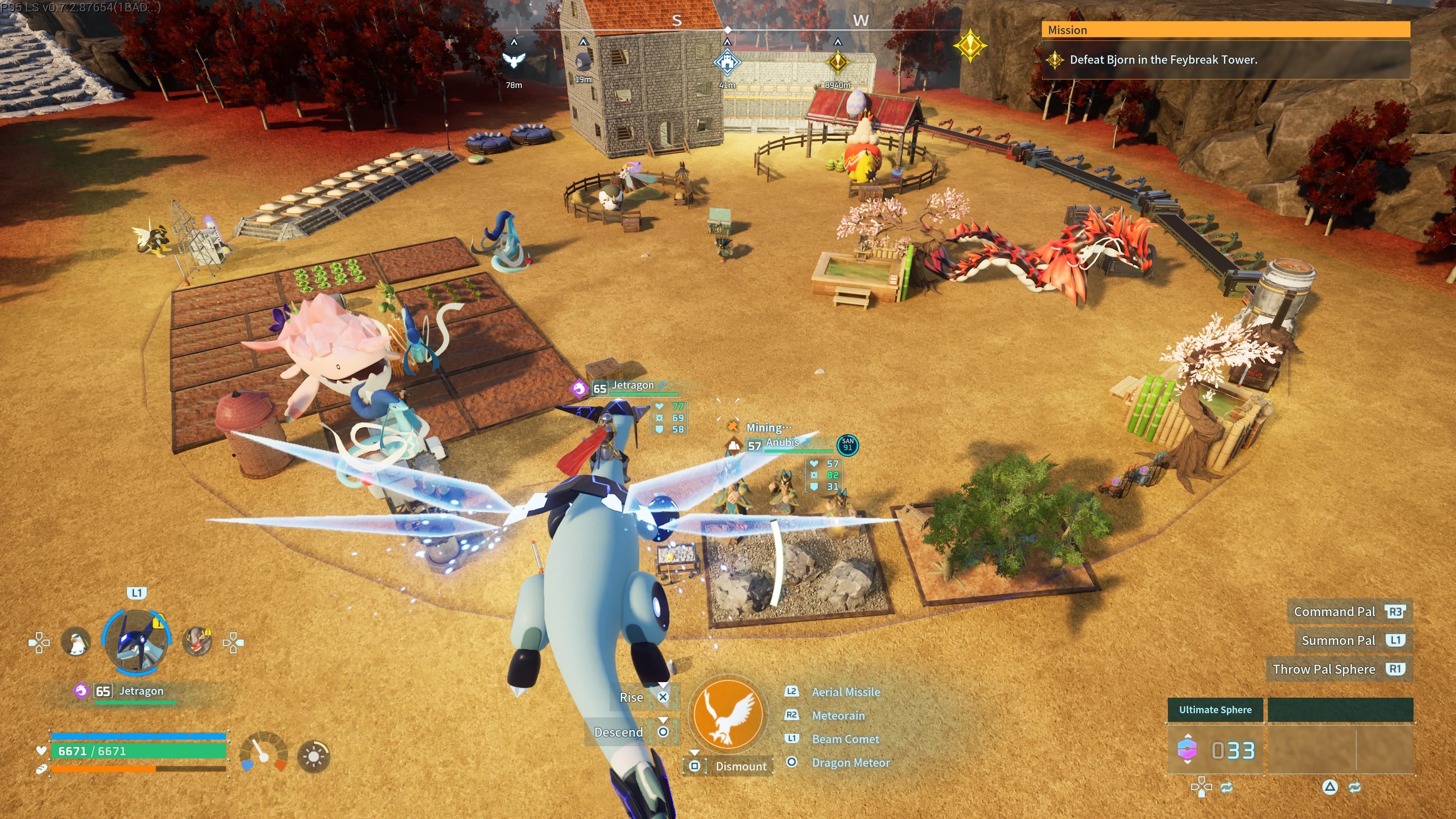Open the Defeat Bjorn mission tracker
The image size is (1456, 819).
coord(1163,60)
